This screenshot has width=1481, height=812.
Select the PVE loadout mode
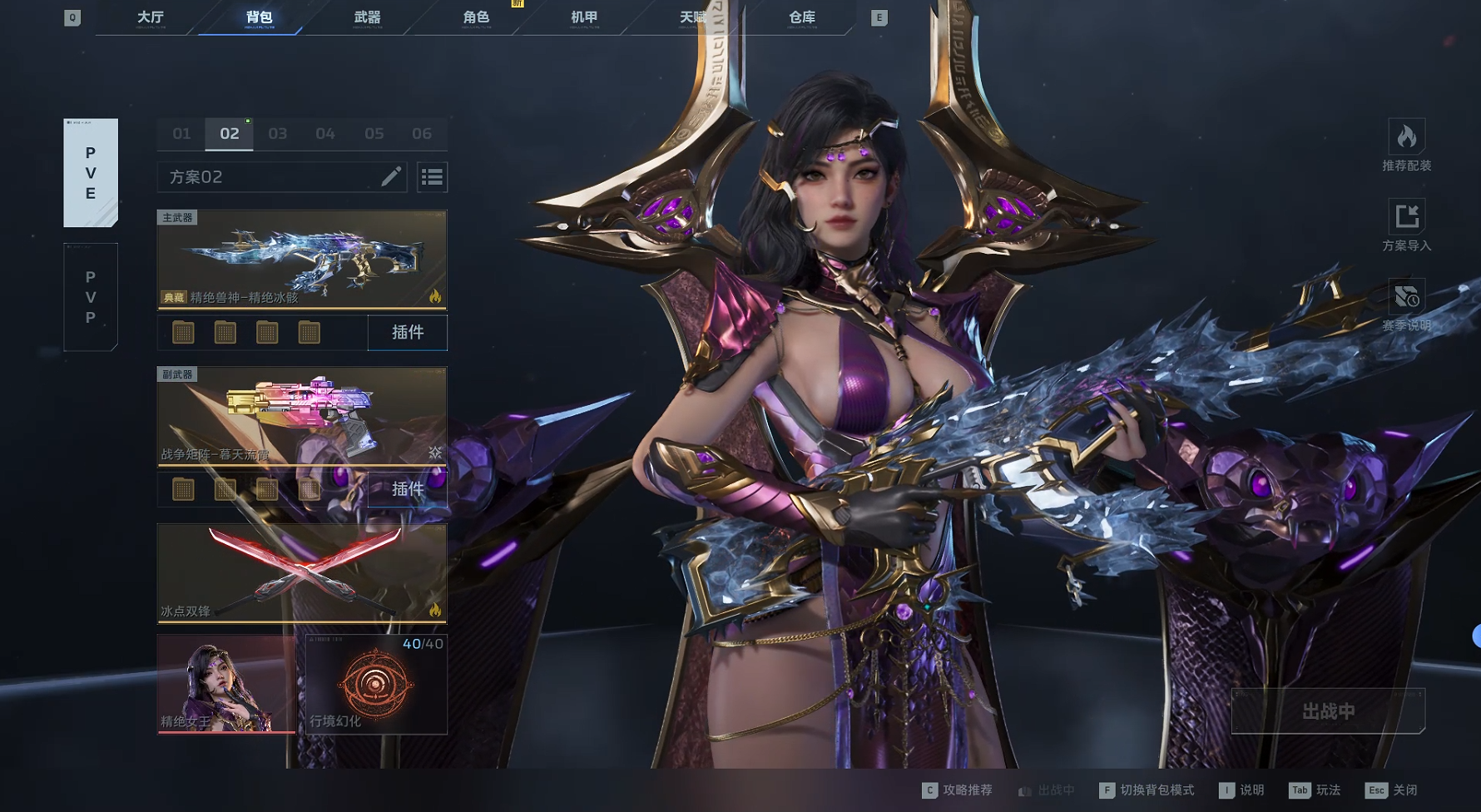click(91, 173)
